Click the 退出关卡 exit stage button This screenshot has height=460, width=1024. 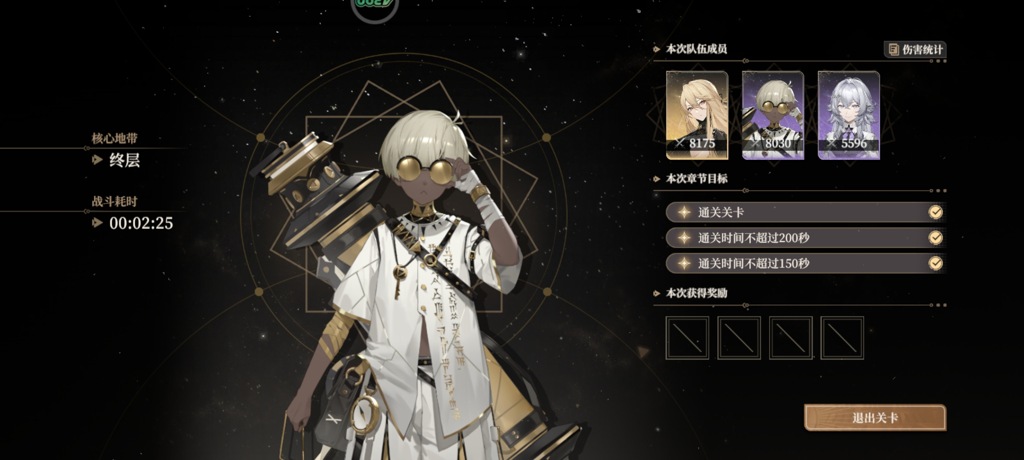tap(874, 417)
